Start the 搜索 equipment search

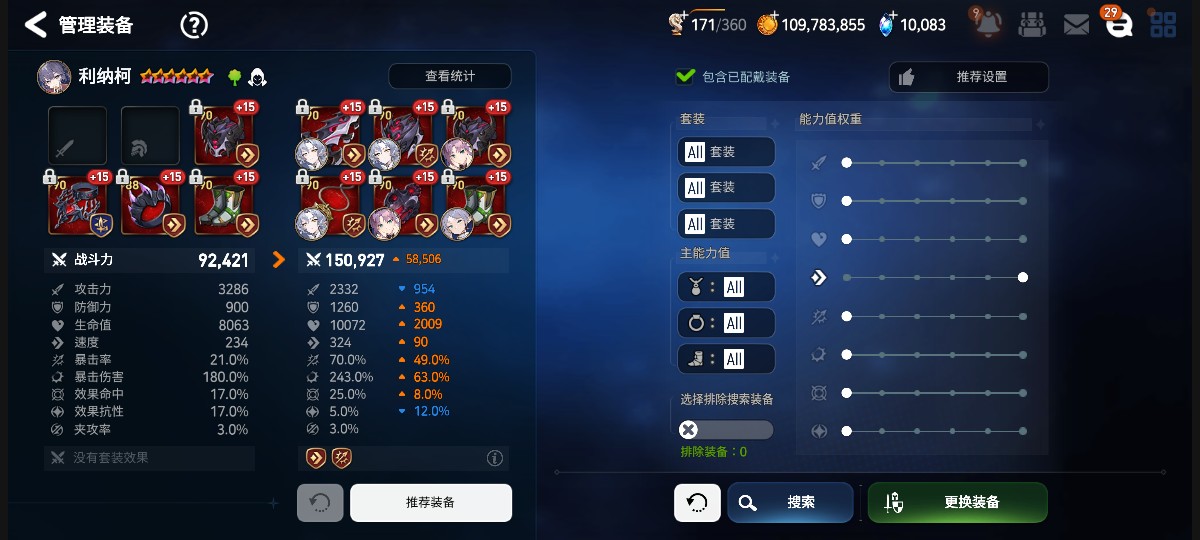click(790, 502)
